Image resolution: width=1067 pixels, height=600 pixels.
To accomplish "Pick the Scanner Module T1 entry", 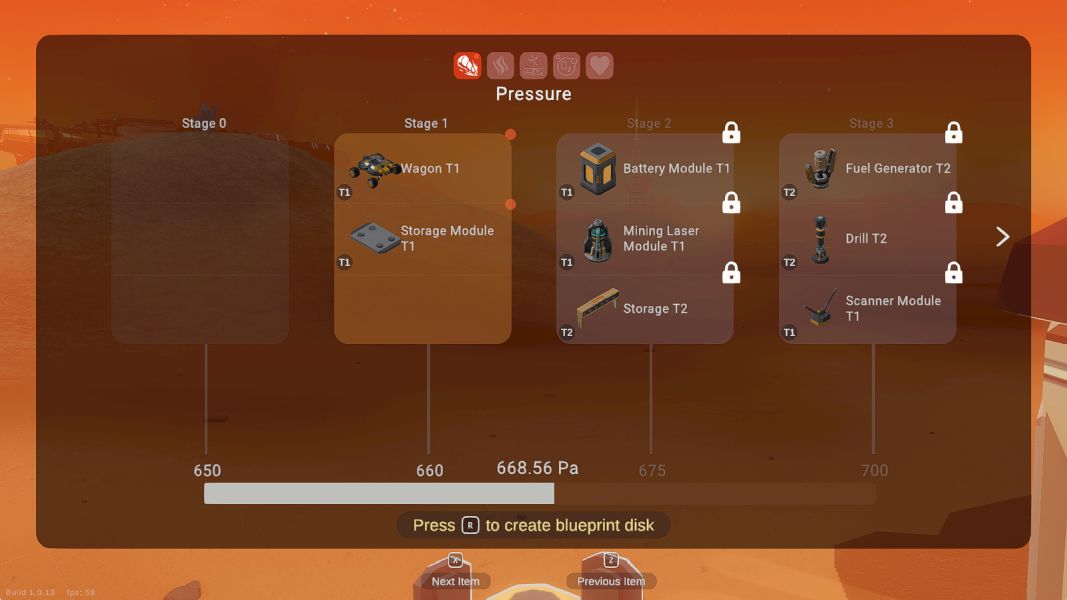I will tap(867, 309).
